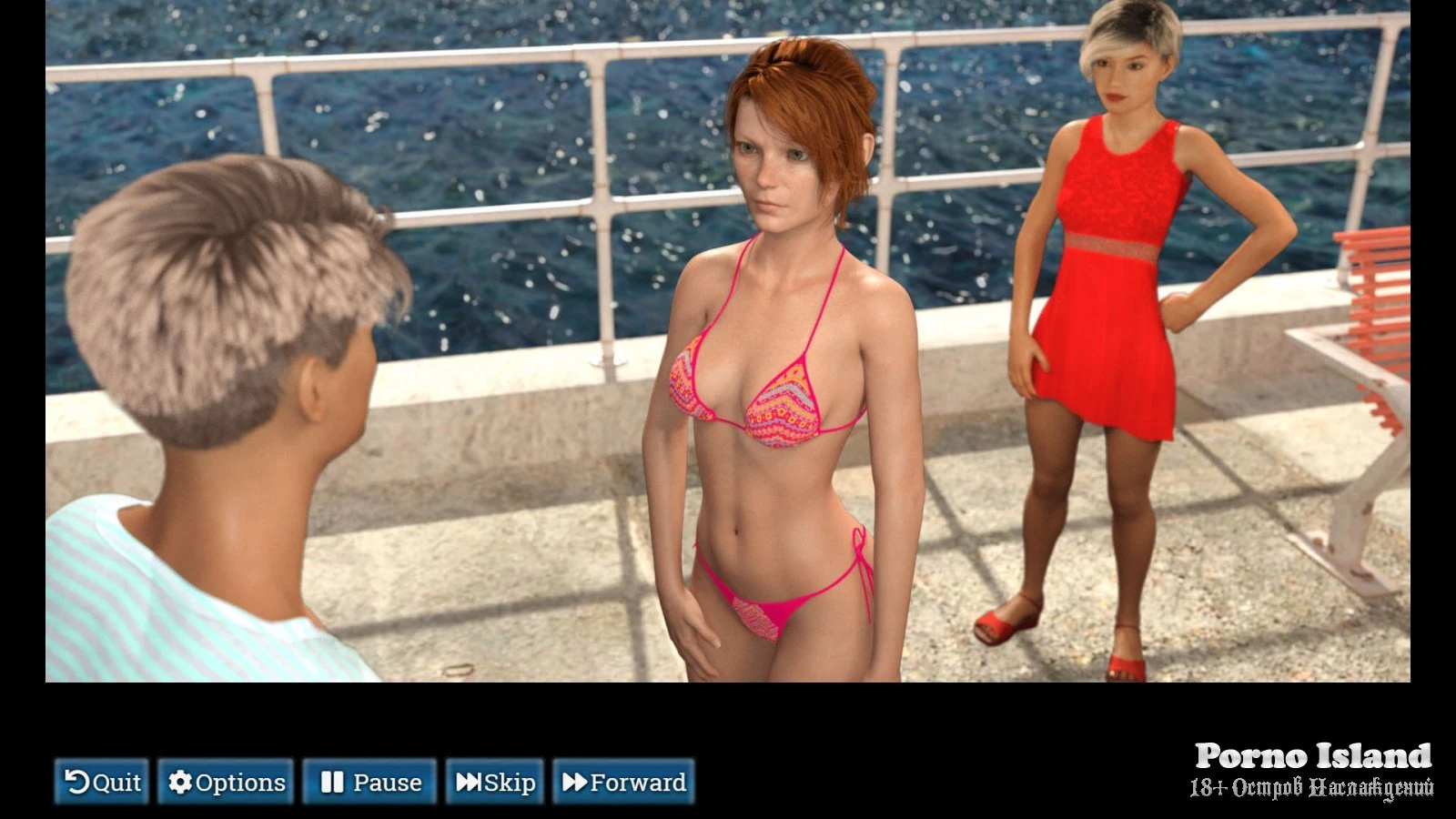The width and height of the screenshot is (1456, 819).
Task: Pause the scene playback
Action: tap(369, 782)
